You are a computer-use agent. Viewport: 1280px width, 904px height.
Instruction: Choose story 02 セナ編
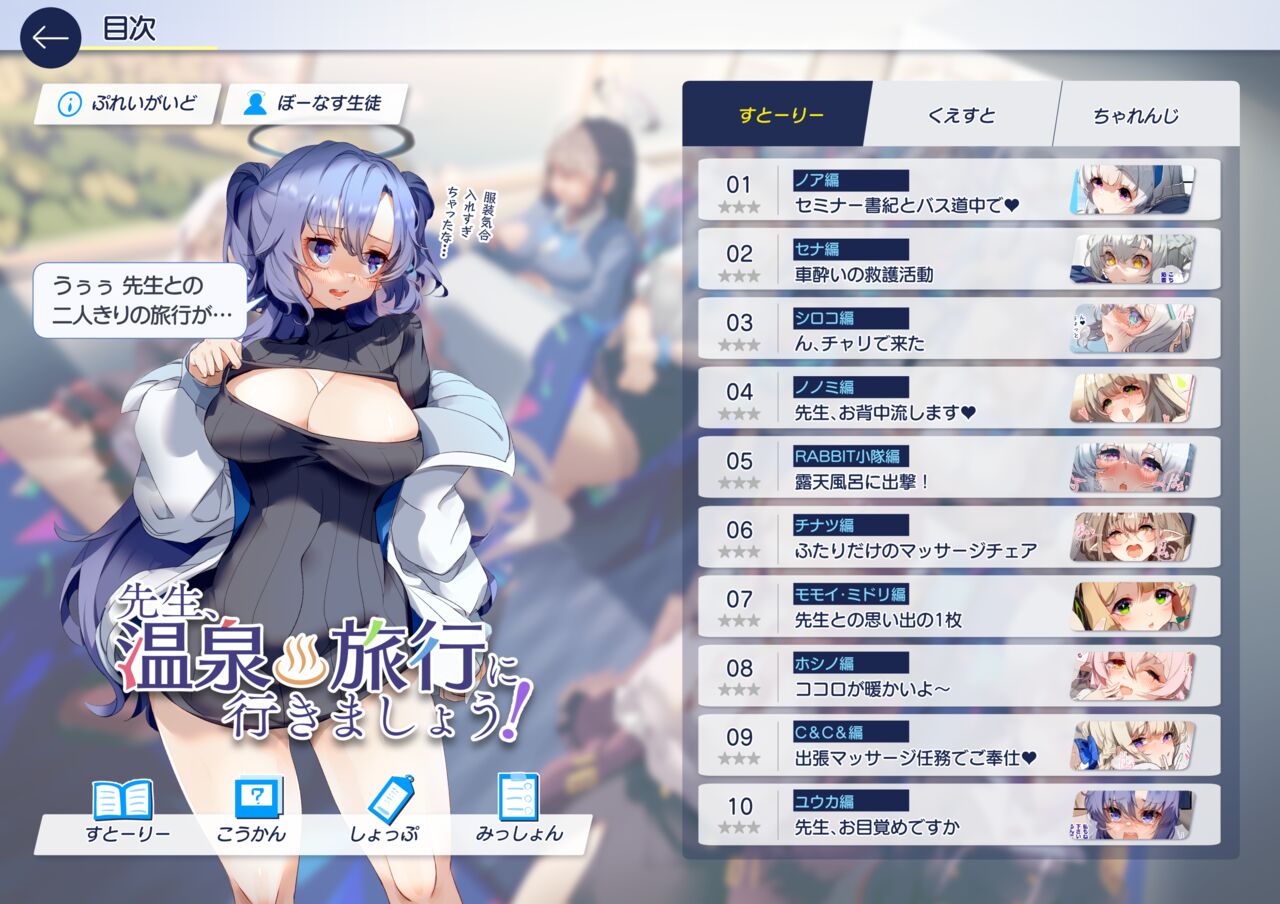click(958, 261)
